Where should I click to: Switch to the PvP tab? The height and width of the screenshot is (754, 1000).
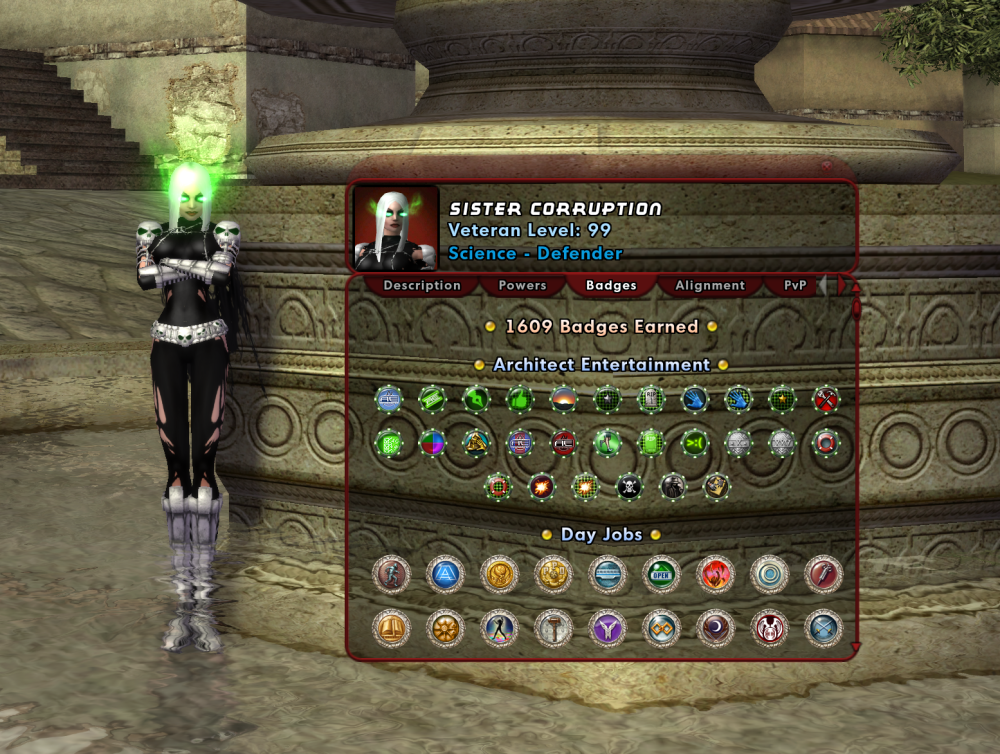(795, 285)
